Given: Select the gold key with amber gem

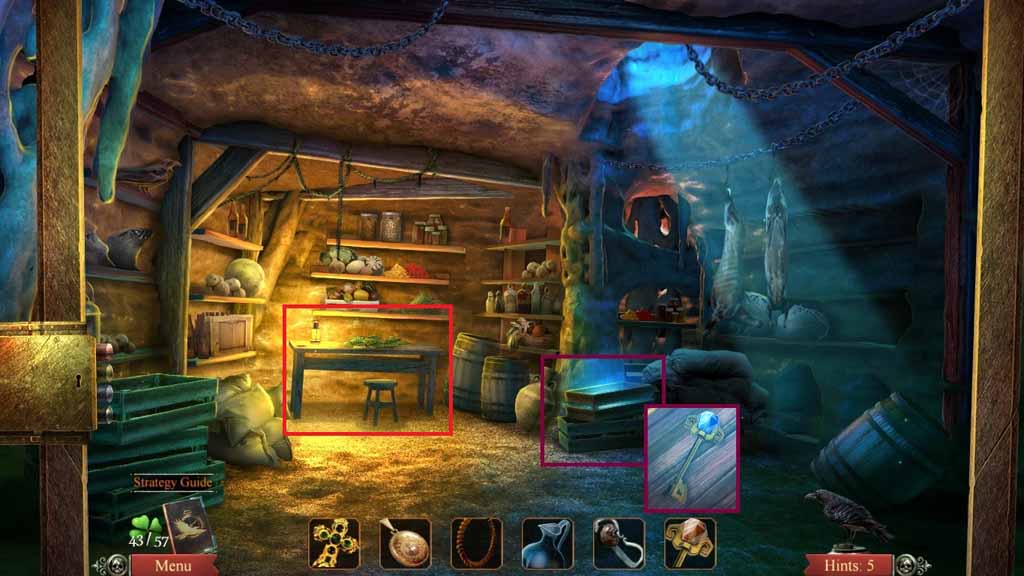Looking at the screenshot, I should point(690,543).
